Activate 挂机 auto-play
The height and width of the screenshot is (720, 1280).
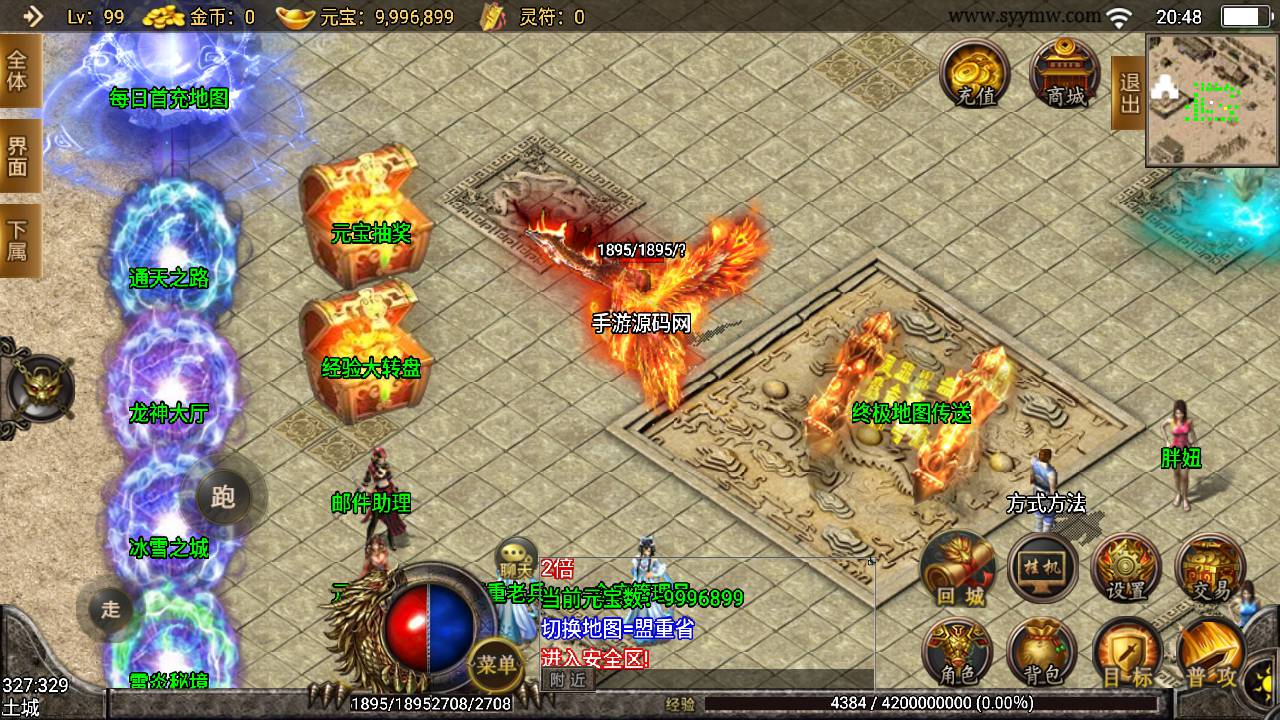coord(1042,568)
